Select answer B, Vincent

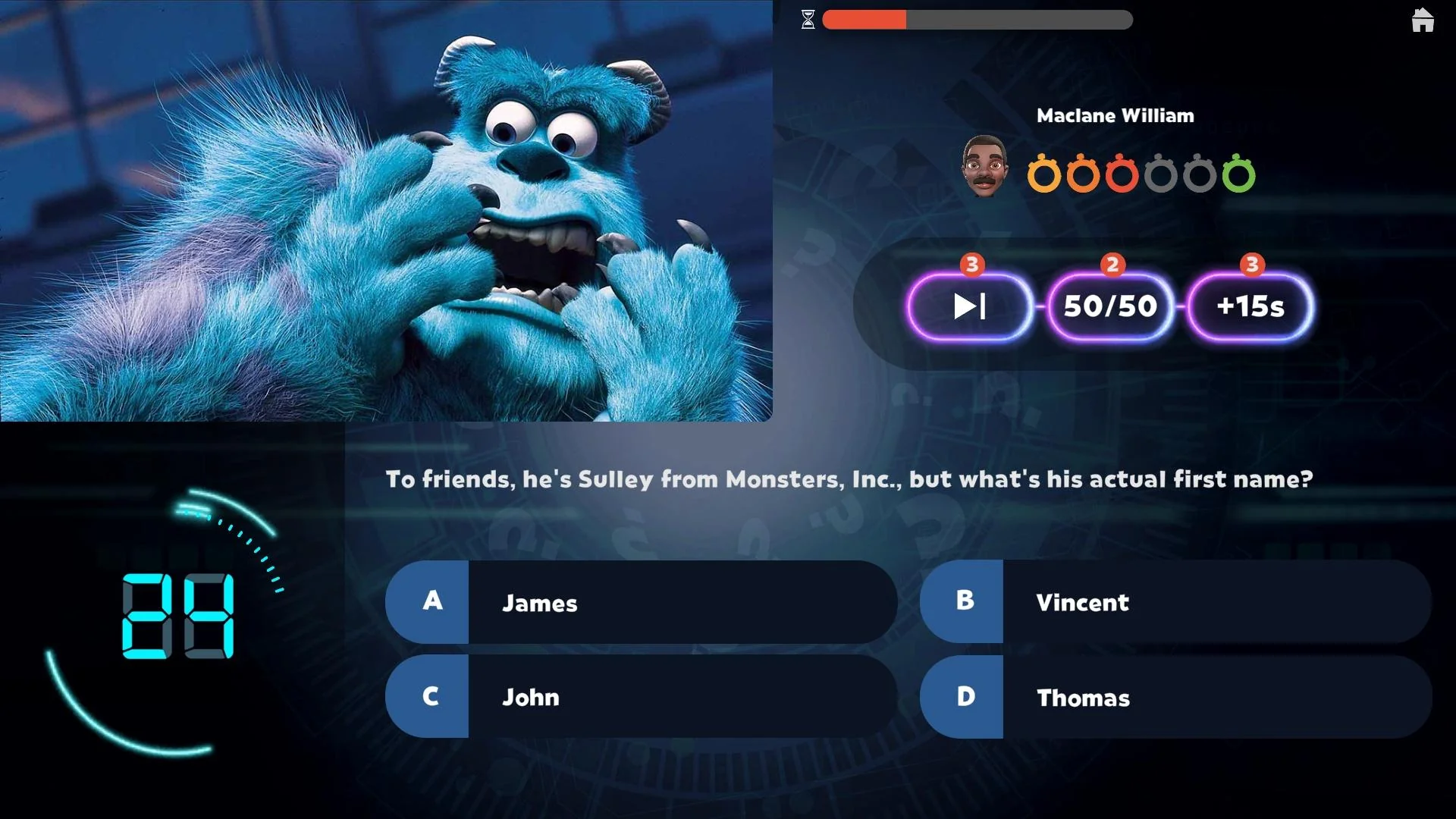(x=1175, y=603)
